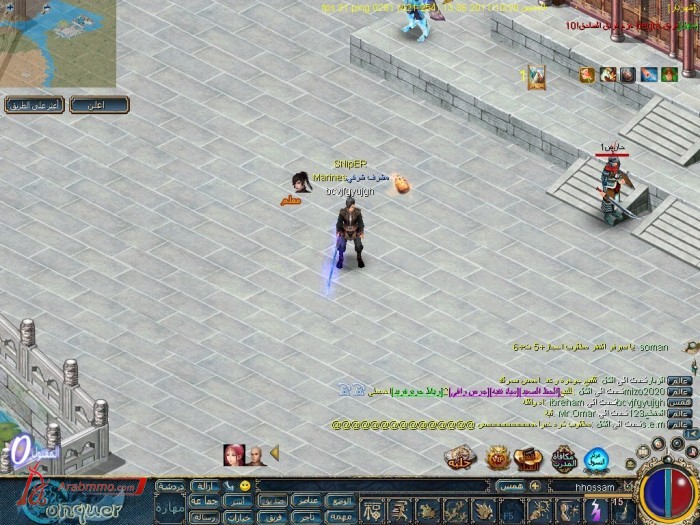
Task: Click the أعلن button under the minimap
Action: coord(117,105)
